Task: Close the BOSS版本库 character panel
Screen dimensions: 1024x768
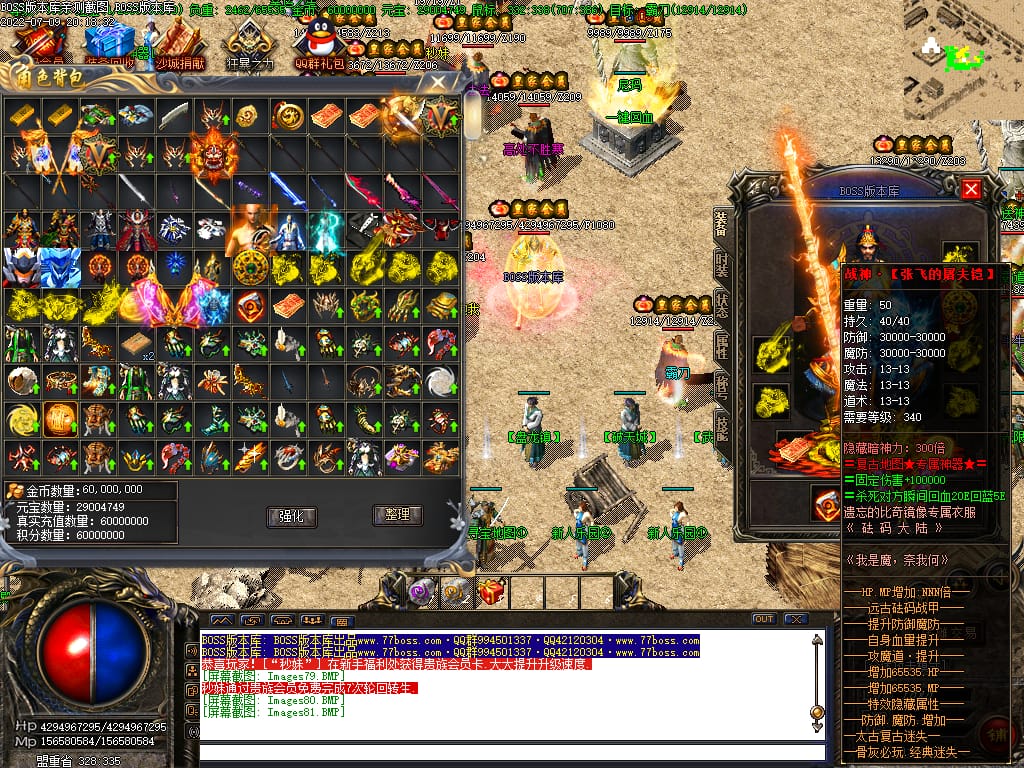Action: (970, 189)
